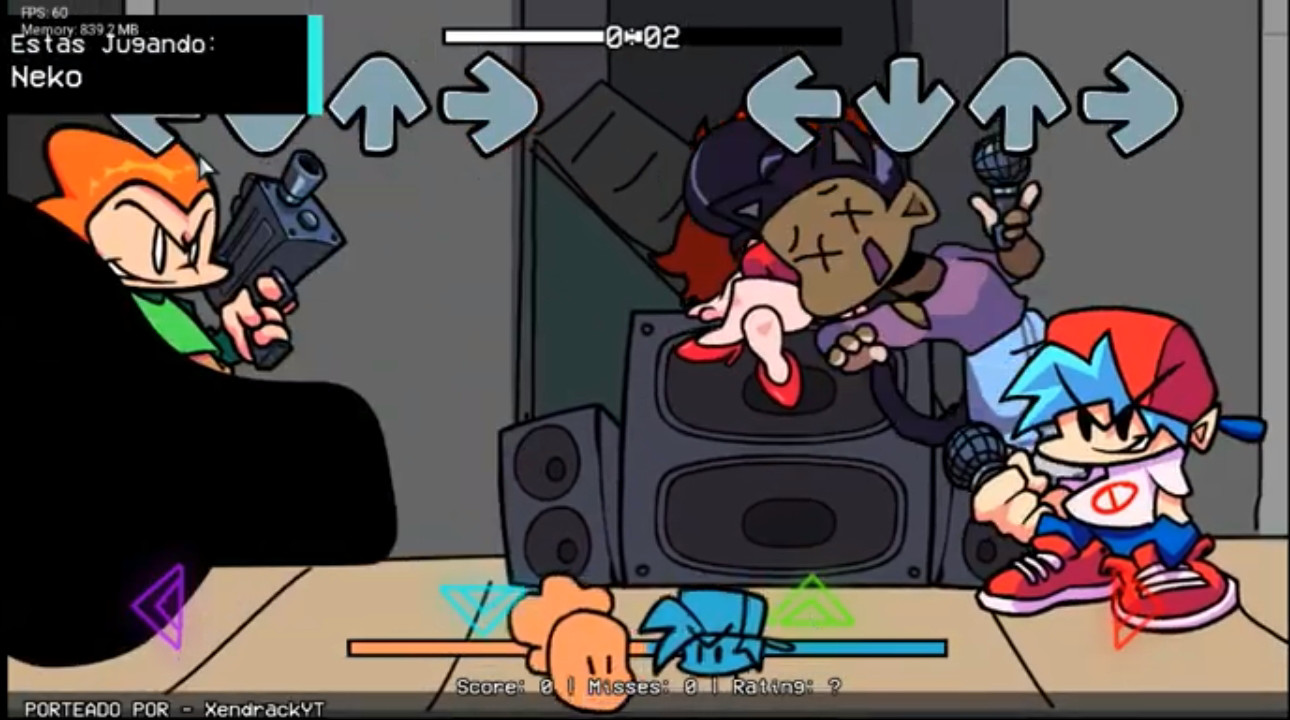Click the cyan neon triangle above the health bar
Image resolution: width=1290 pixels, height=720 pixels.
point(483,605)
